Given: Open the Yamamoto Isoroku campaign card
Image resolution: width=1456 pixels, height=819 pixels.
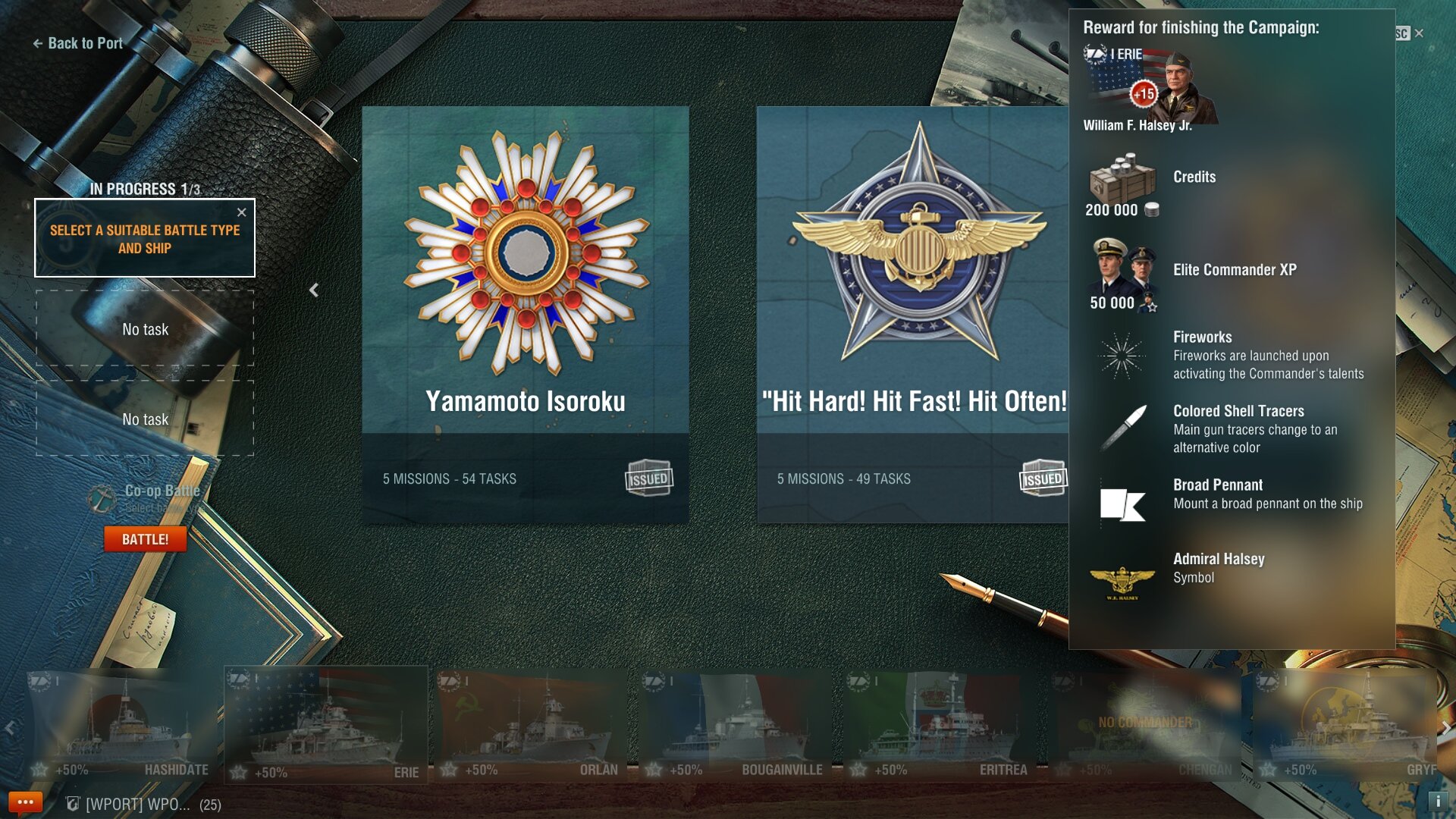Looking at the screenshot, I should click(x=526, y=314).
